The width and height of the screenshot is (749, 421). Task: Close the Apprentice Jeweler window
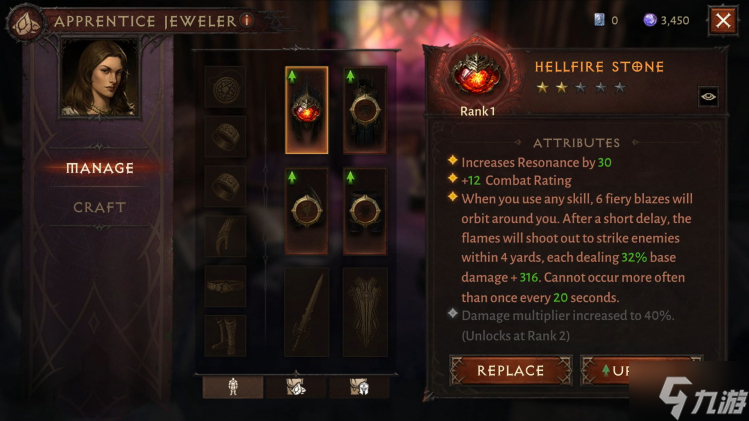[x=722, y=20]
